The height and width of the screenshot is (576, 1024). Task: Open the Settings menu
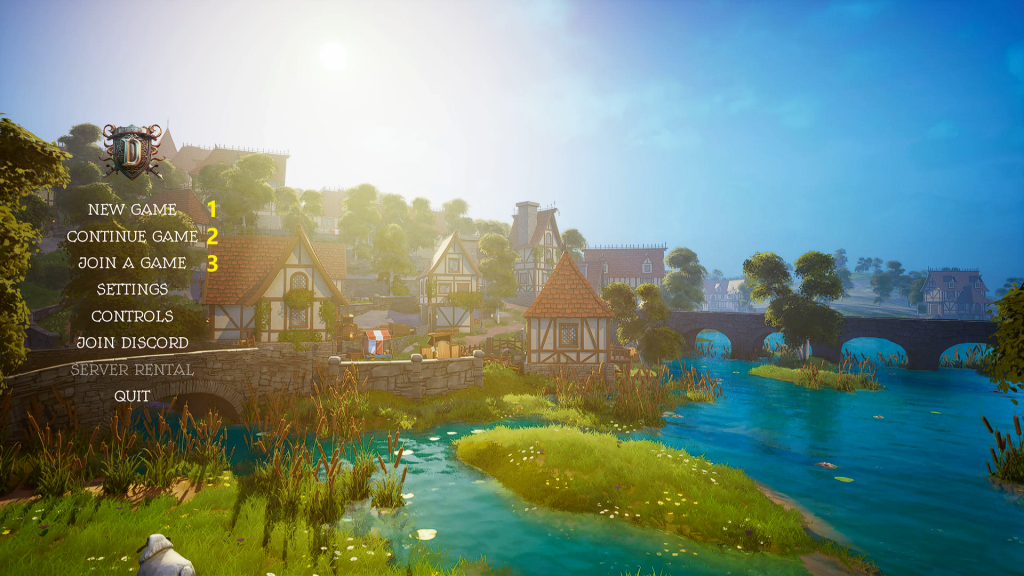[132, 290]
